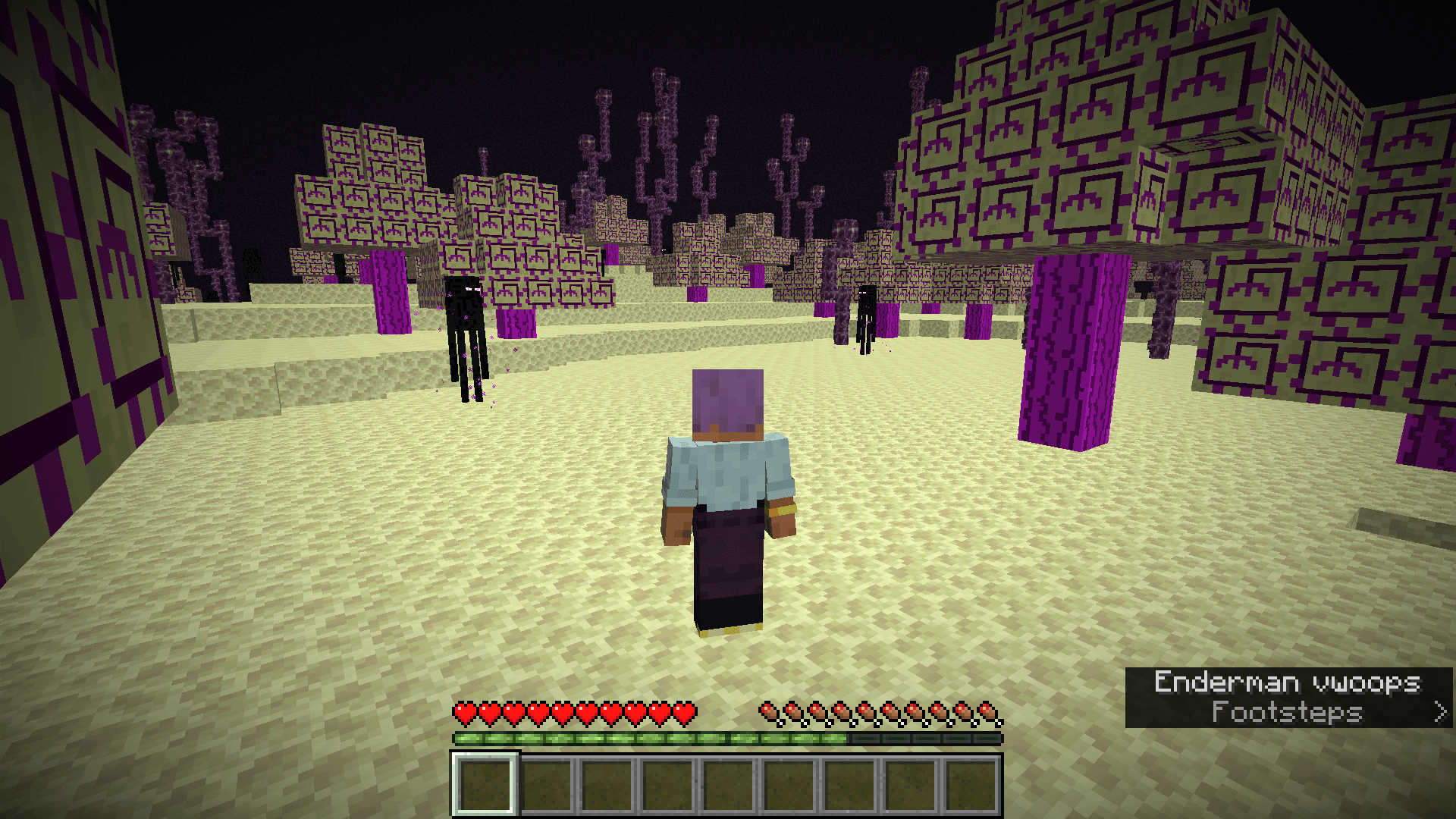
Task: Select the highlighted first hotbar slot
Action: [x=485, y=783]
